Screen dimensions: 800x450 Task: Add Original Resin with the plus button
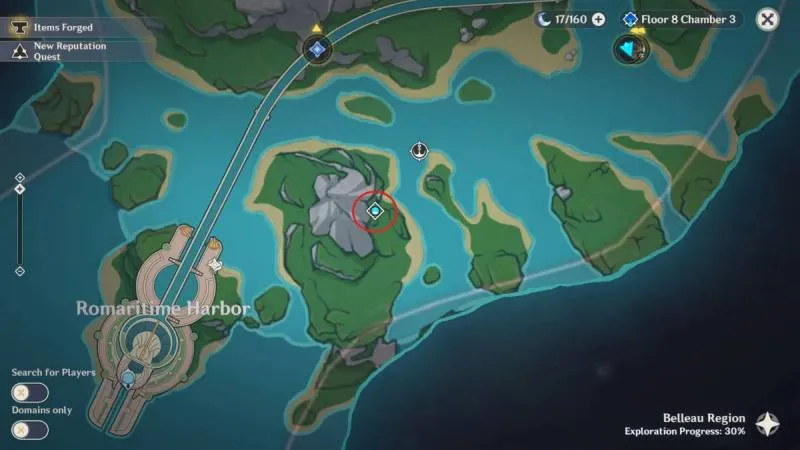tap(598, 19)
